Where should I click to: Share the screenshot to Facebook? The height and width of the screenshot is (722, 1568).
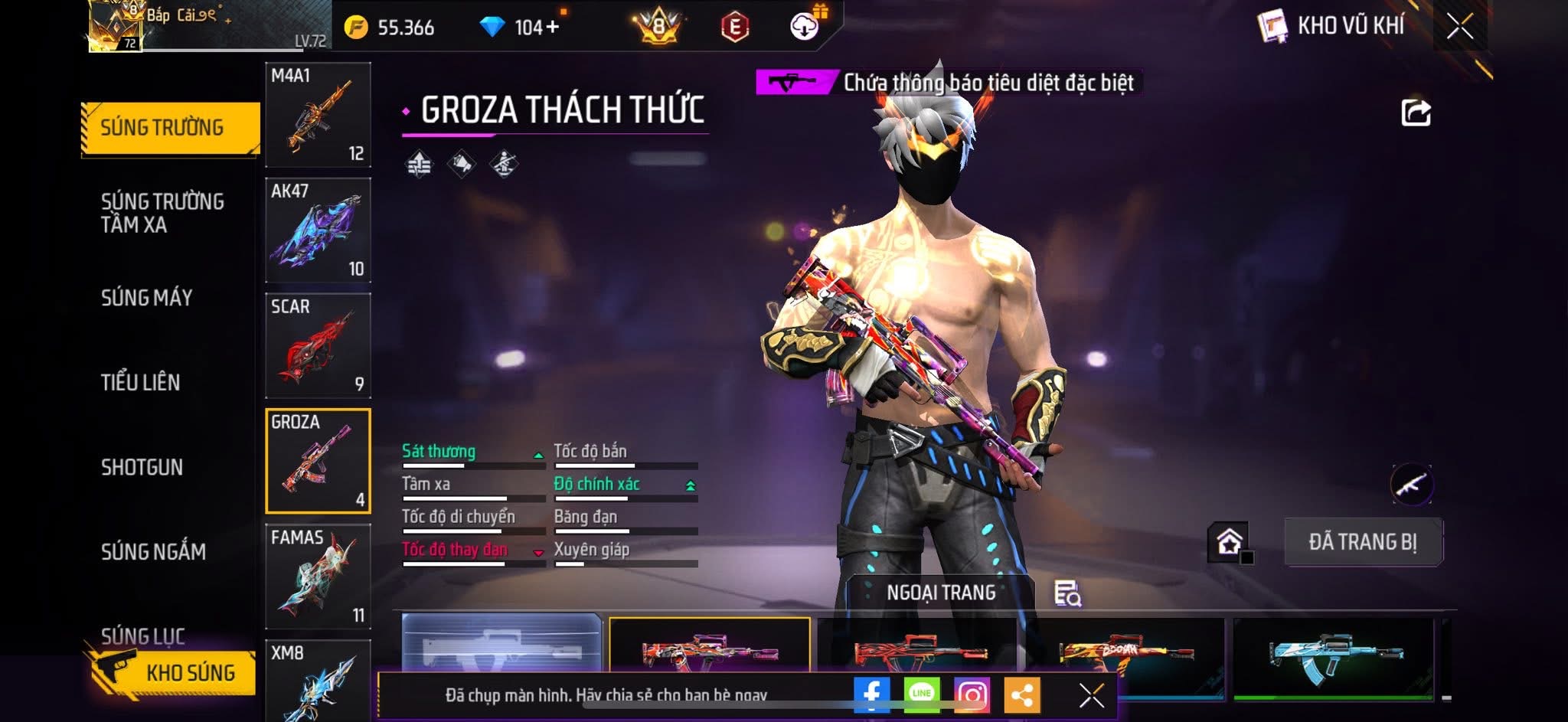coord(871,694)
